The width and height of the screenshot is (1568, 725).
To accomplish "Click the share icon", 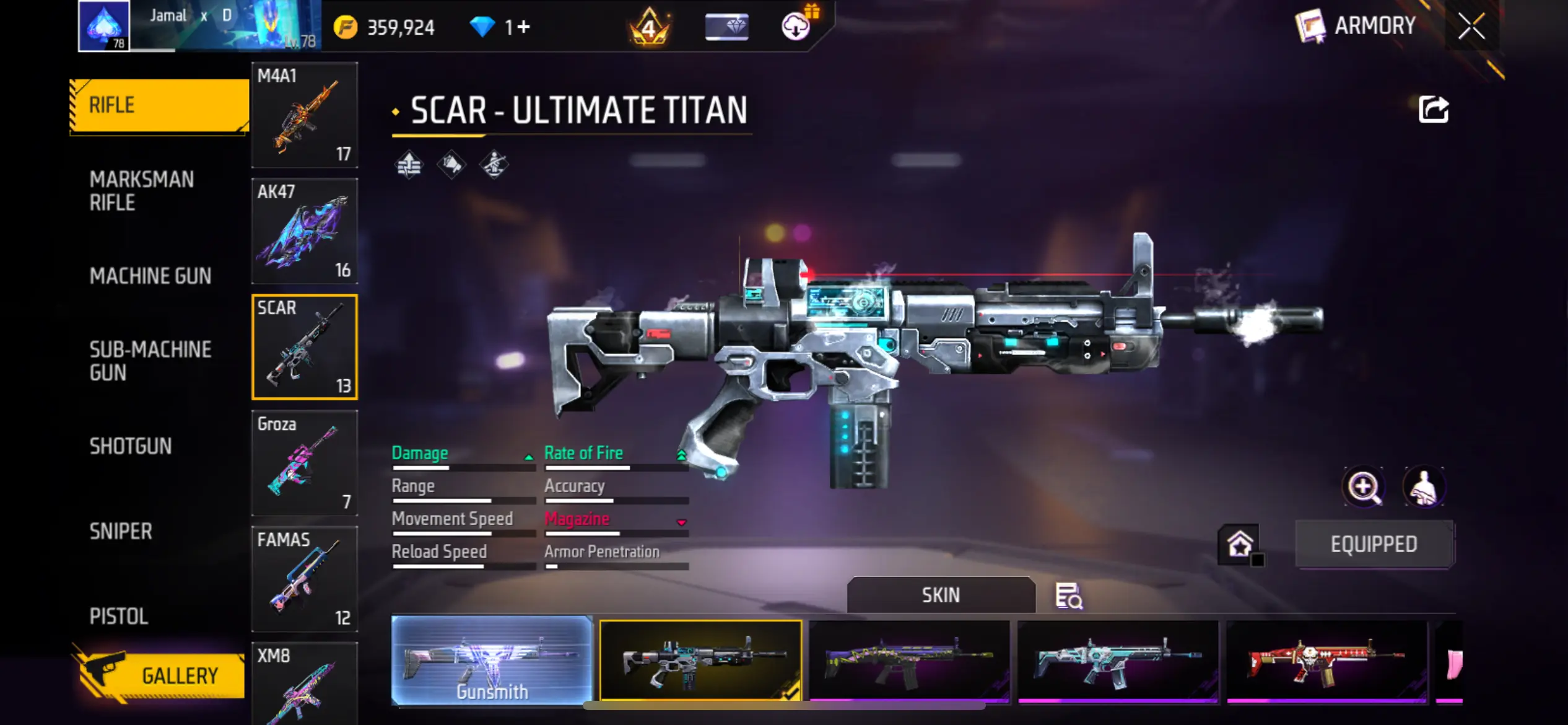I will pyautogui.click(x=1433, y=110).
